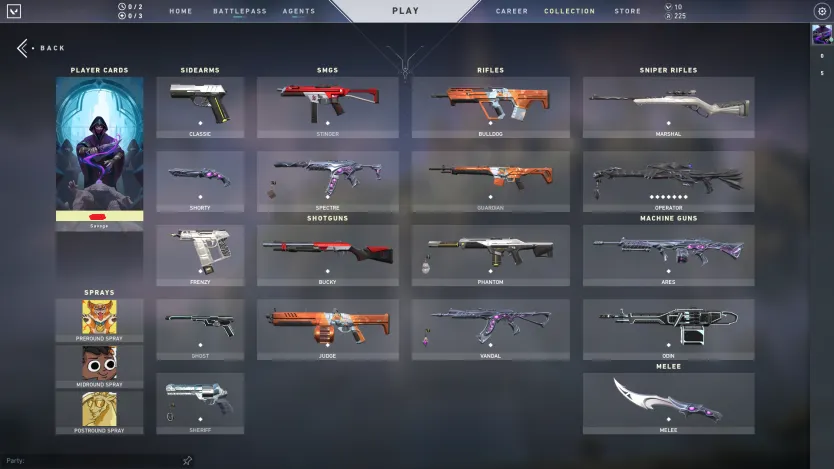Open the Career tab
The height and width of the screenshot is (469, 834).
coord(512,11)
